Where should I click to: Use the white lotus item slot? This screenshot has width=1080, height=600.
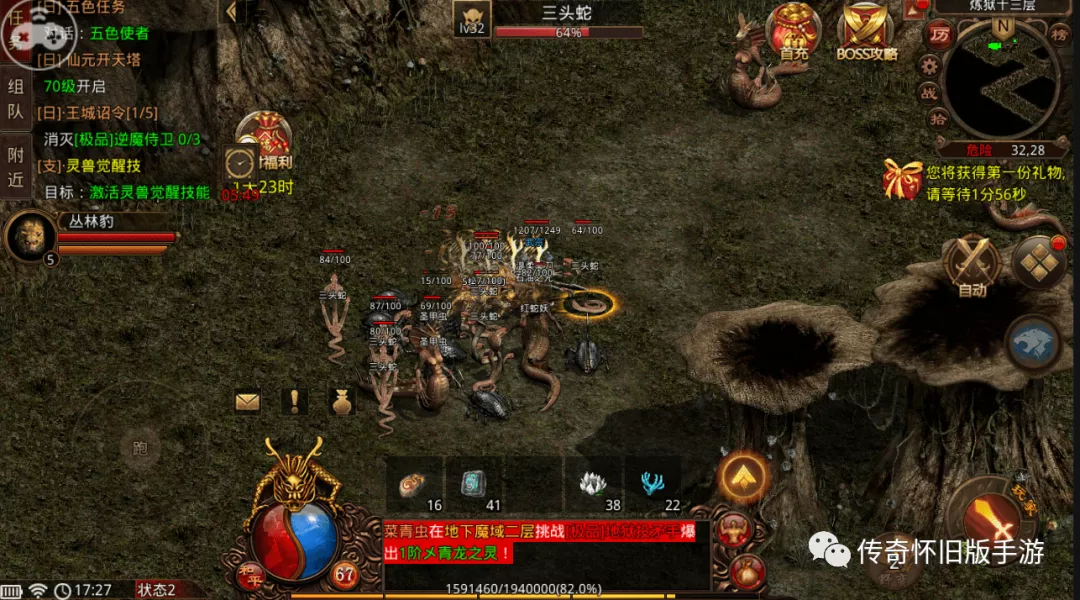593,485
